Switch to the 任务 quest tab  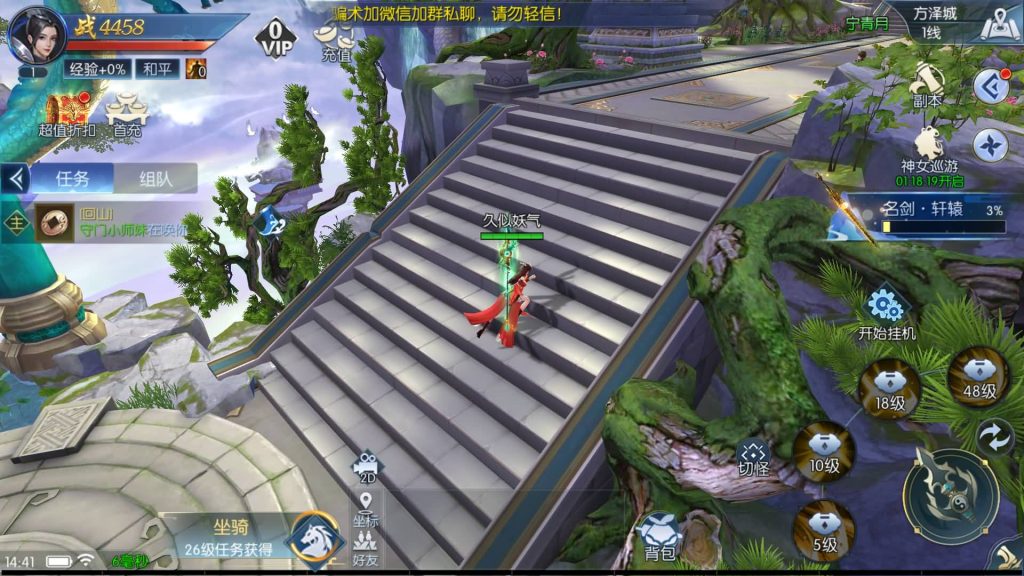[x=72, y=179]
